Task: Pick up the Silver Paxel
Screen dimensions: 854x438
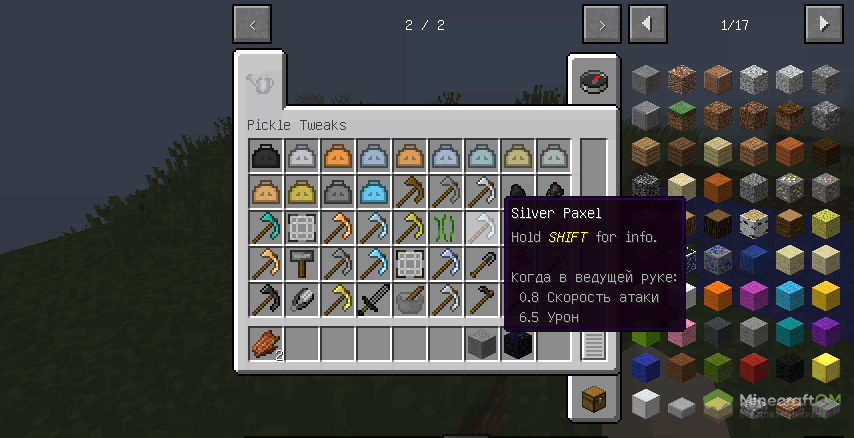Action: 482,228
